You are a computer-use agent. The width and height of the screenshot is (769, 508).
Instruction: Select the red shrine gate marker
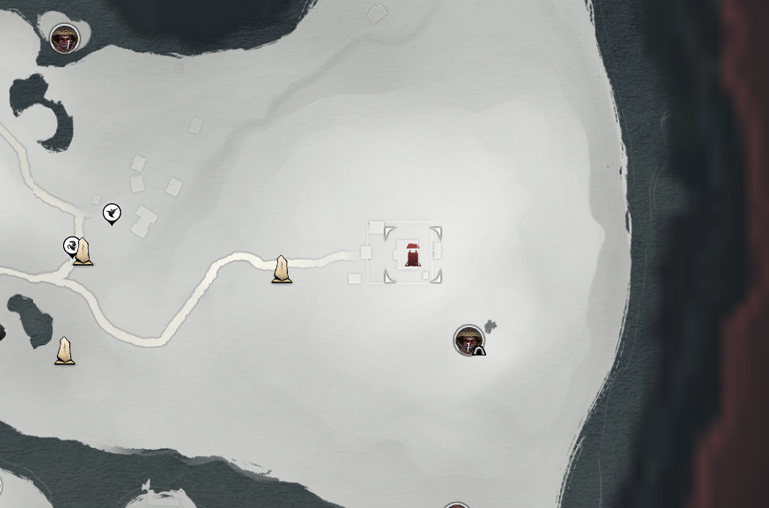point(412,254)
